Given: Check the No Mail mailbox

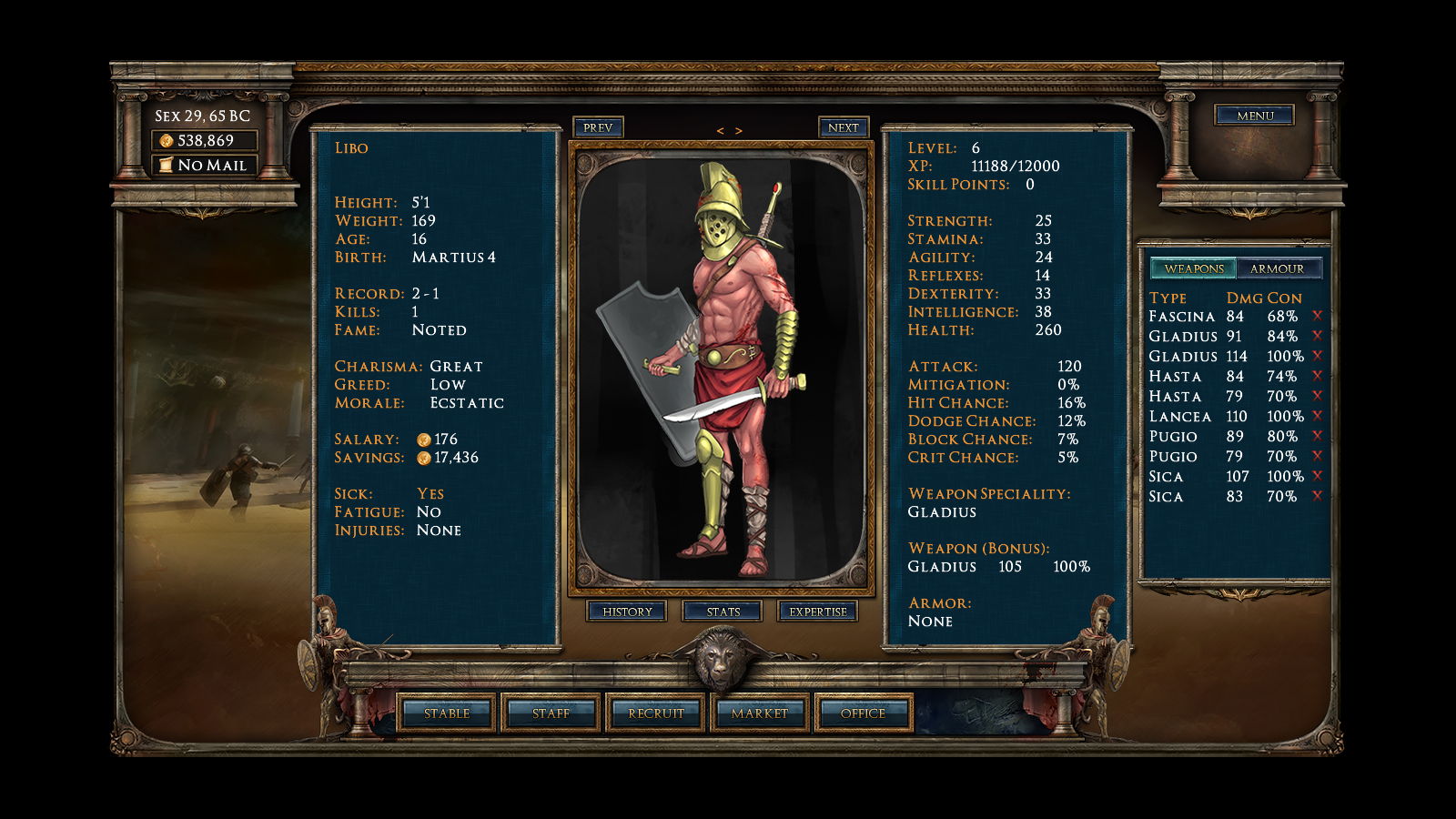Looking at the screenshot, I should (x=204, y=165).
